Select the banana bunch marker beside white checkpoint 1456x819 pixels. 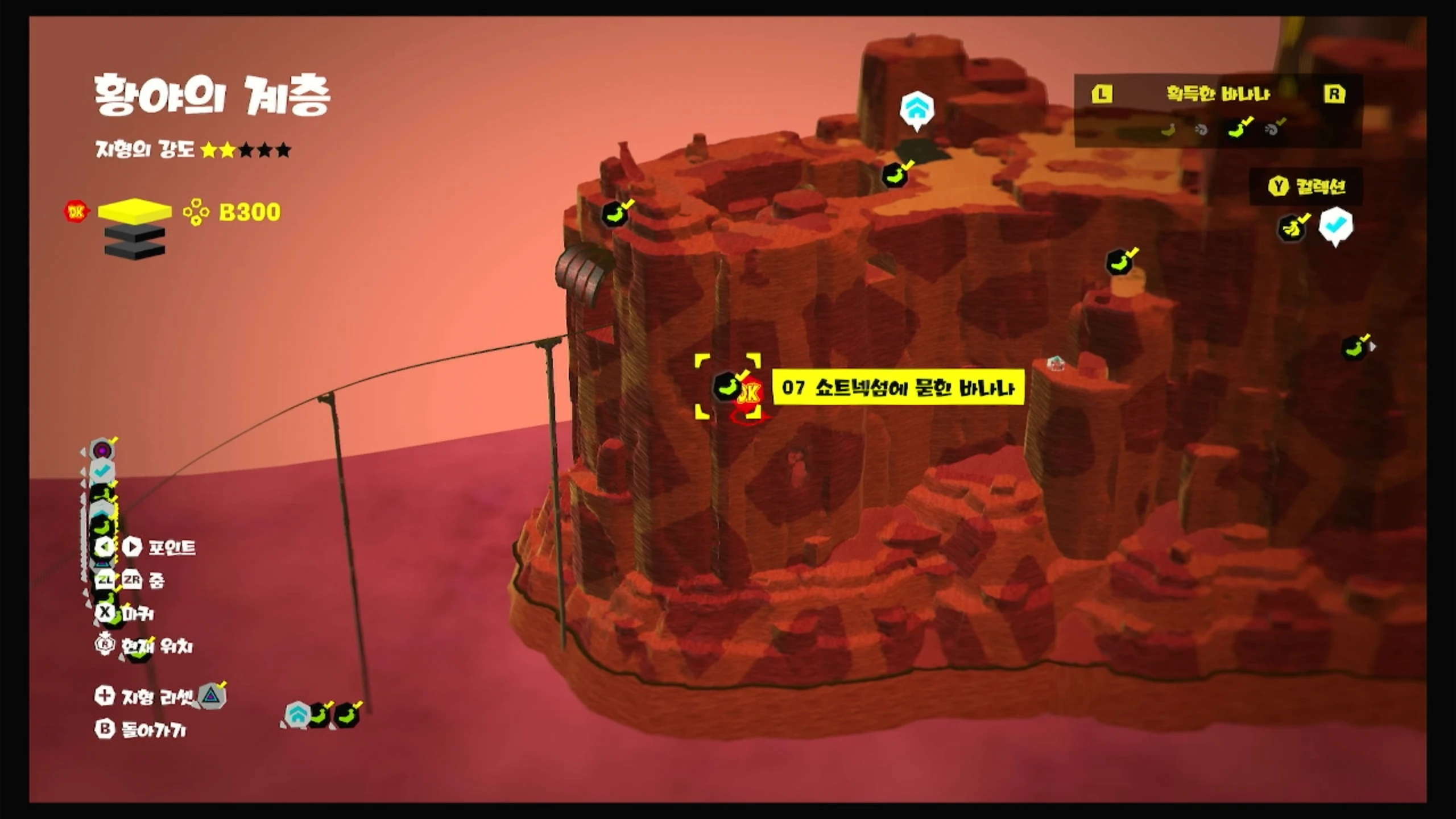tap(1292, 228)
